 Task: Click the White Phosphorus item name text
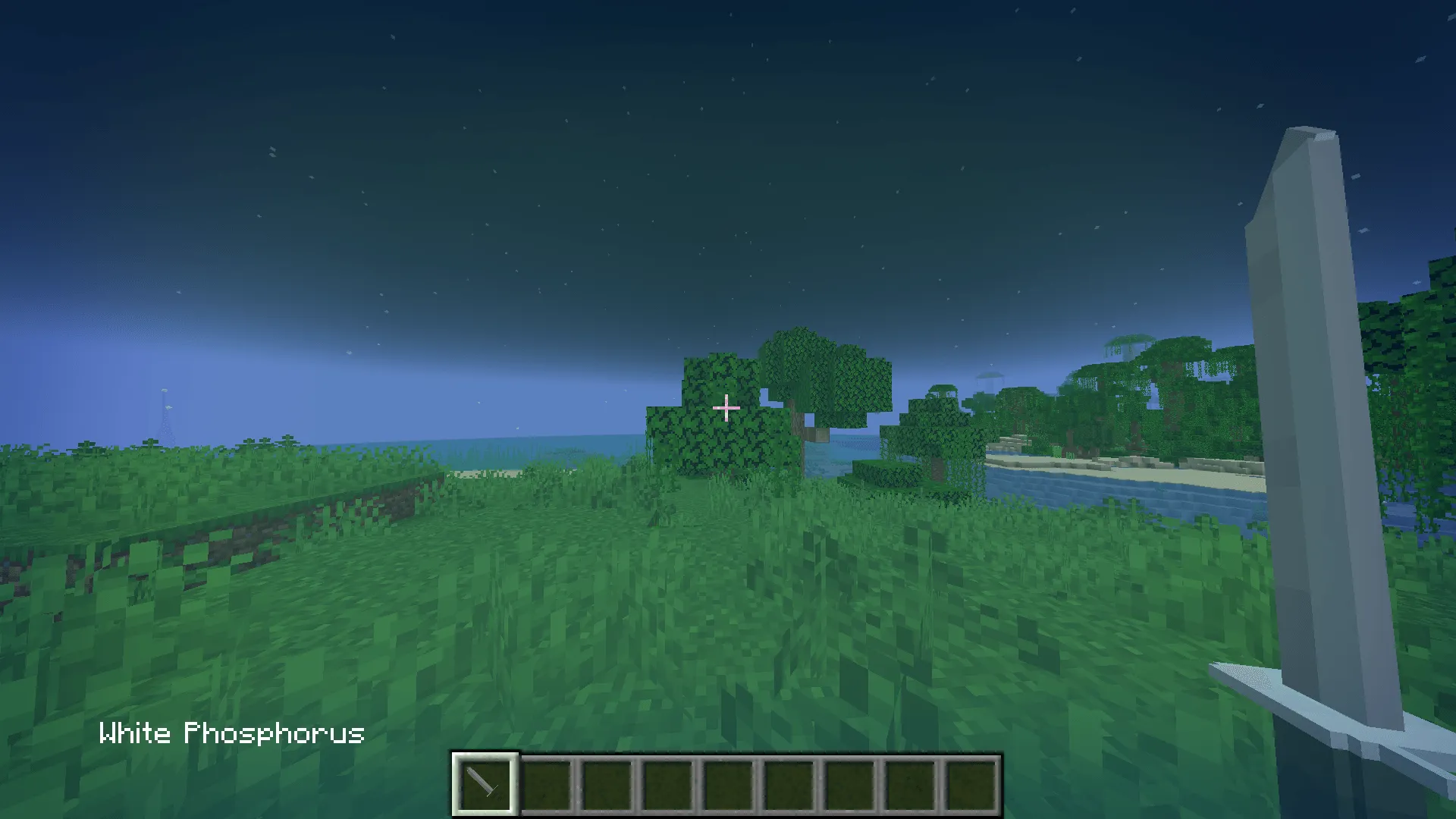point(231,733)
